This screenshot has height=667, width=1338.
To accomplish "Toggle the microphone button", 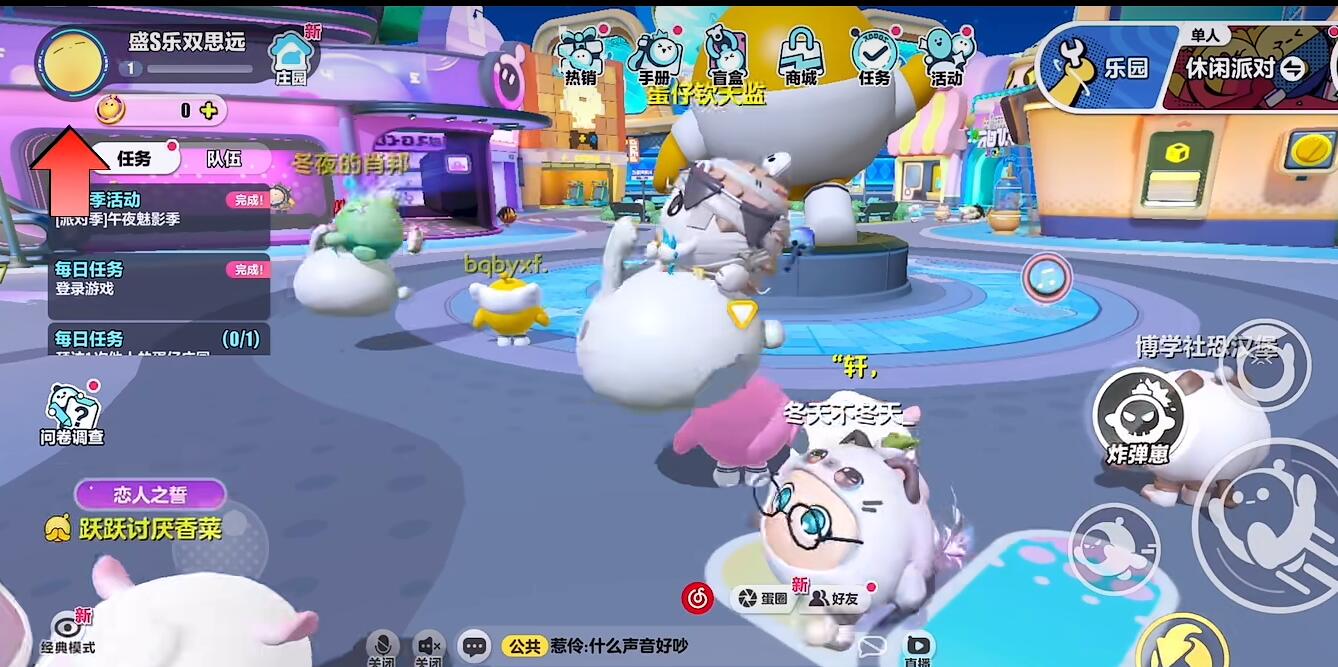I will click(x=381, y=646).
